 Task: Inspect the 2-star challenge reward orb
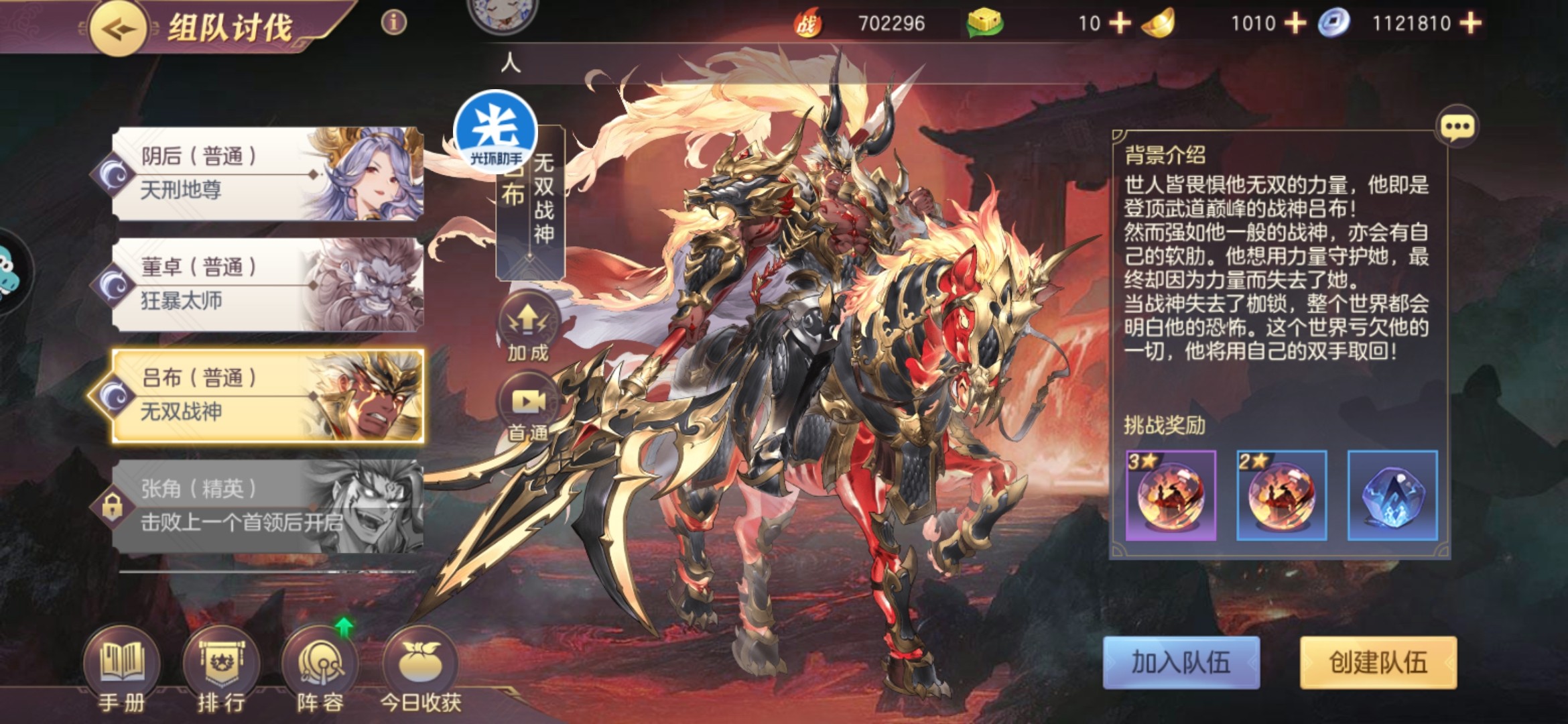pyautogui.click(x=1281, y=495)
